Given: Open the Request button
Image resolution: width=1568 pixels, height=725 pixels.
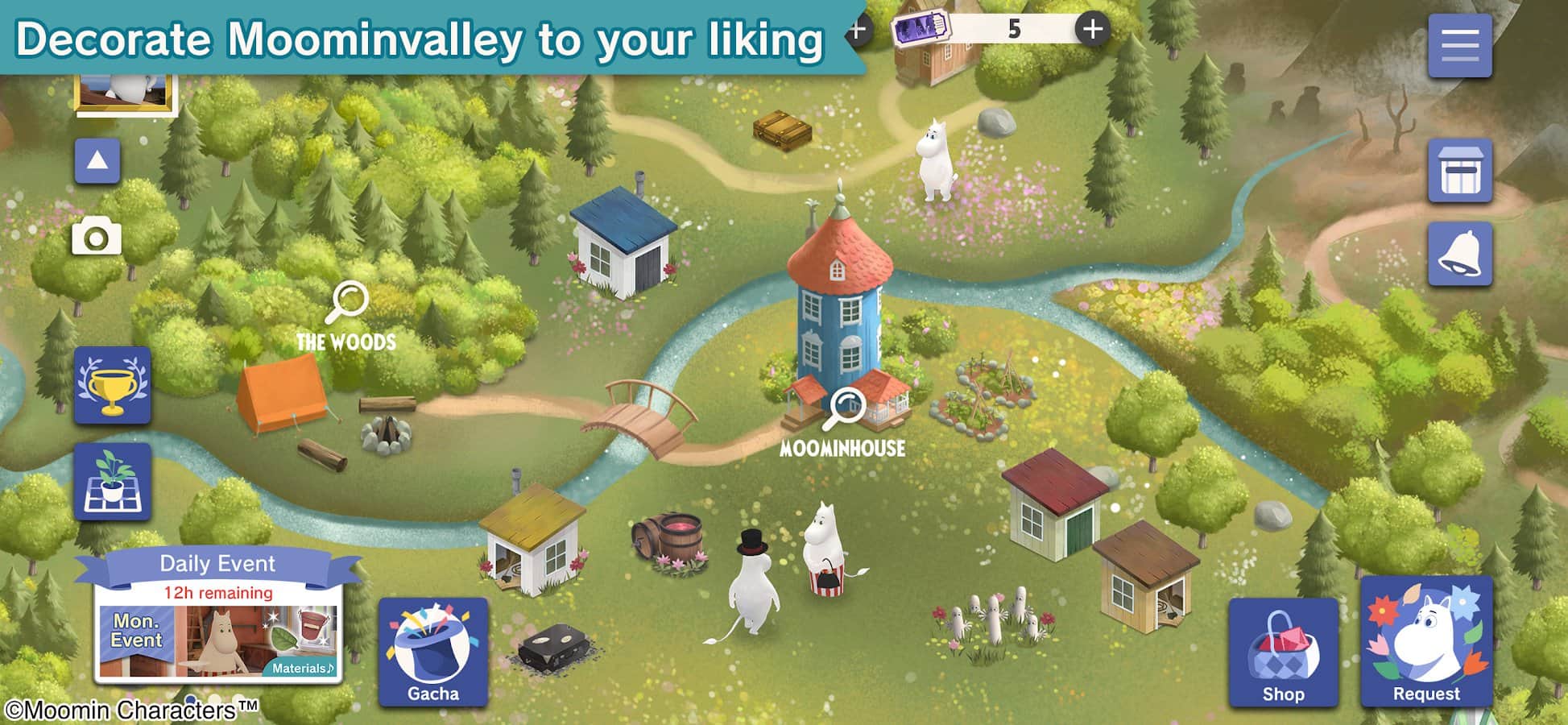Looking at the screenshot, I should 1426,642.
